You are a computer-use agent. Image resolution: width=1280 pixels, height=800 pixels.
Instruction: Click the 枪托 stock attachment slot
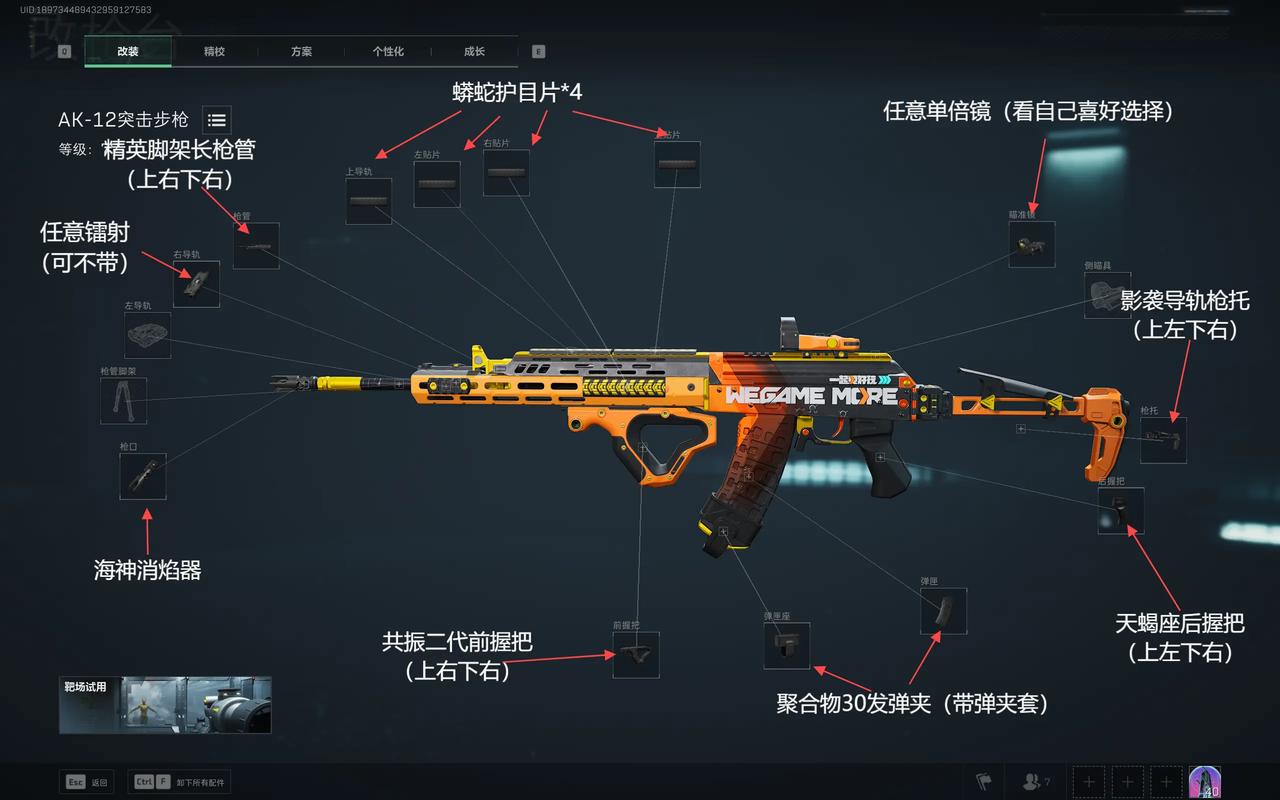(1163, 440)
